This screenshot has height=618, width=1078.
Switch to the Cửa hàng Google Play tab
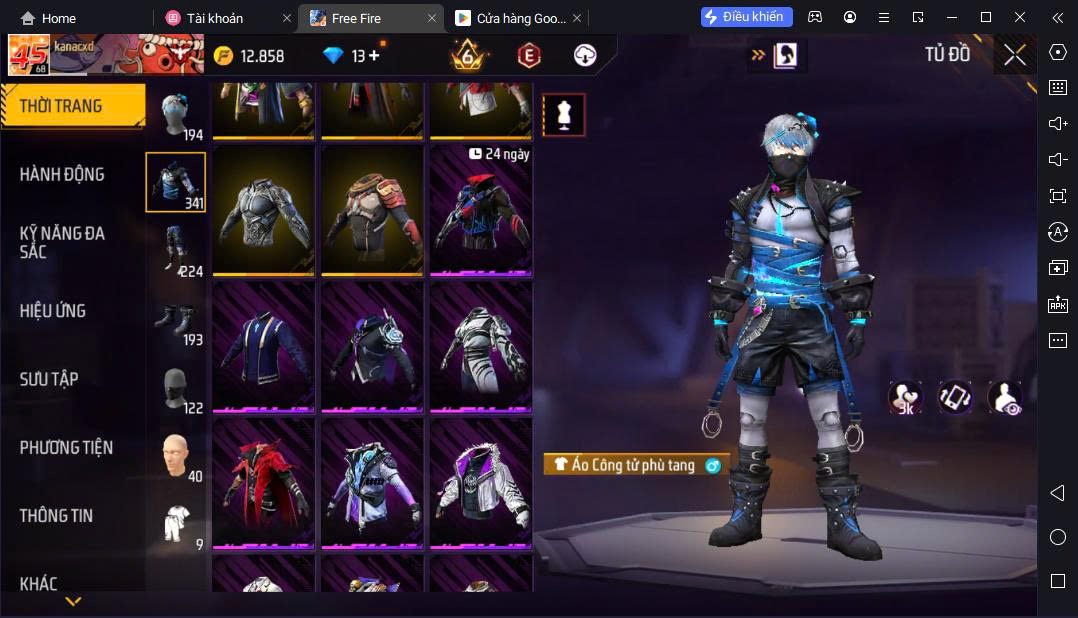point(510,18)
